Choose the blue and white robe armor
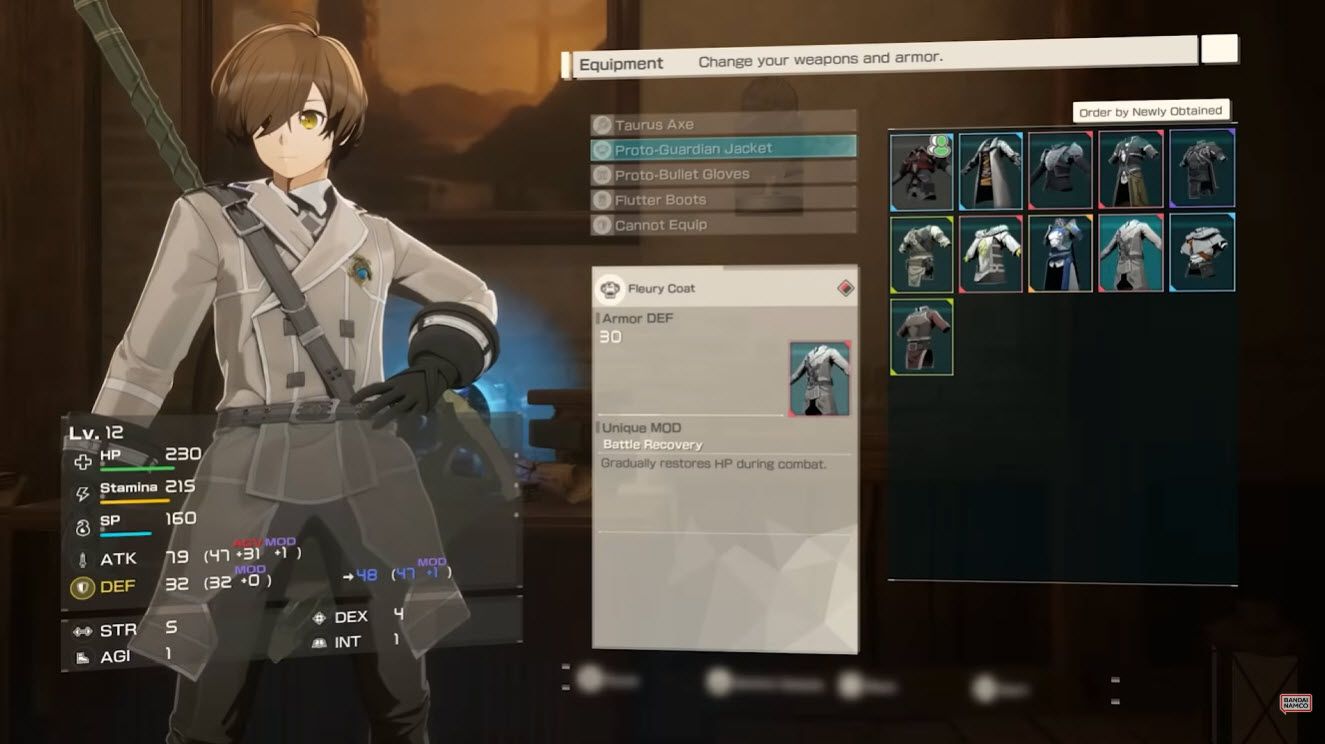Image resolution: width=1325 pixels, height=744 pixels. pos(1061,254)
